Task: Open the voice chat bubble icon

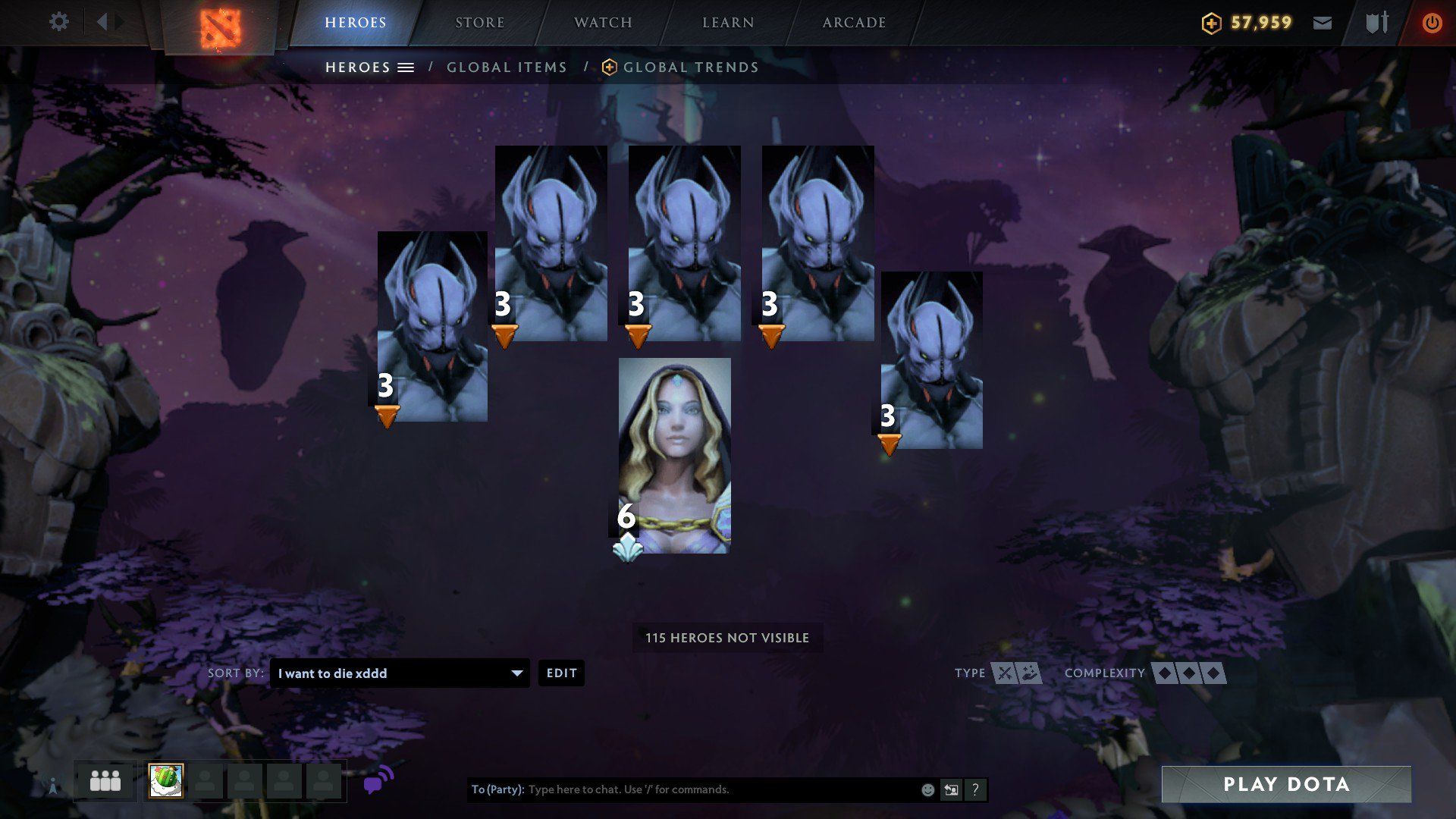Action: pyautogui.click(x=378, y=780)
